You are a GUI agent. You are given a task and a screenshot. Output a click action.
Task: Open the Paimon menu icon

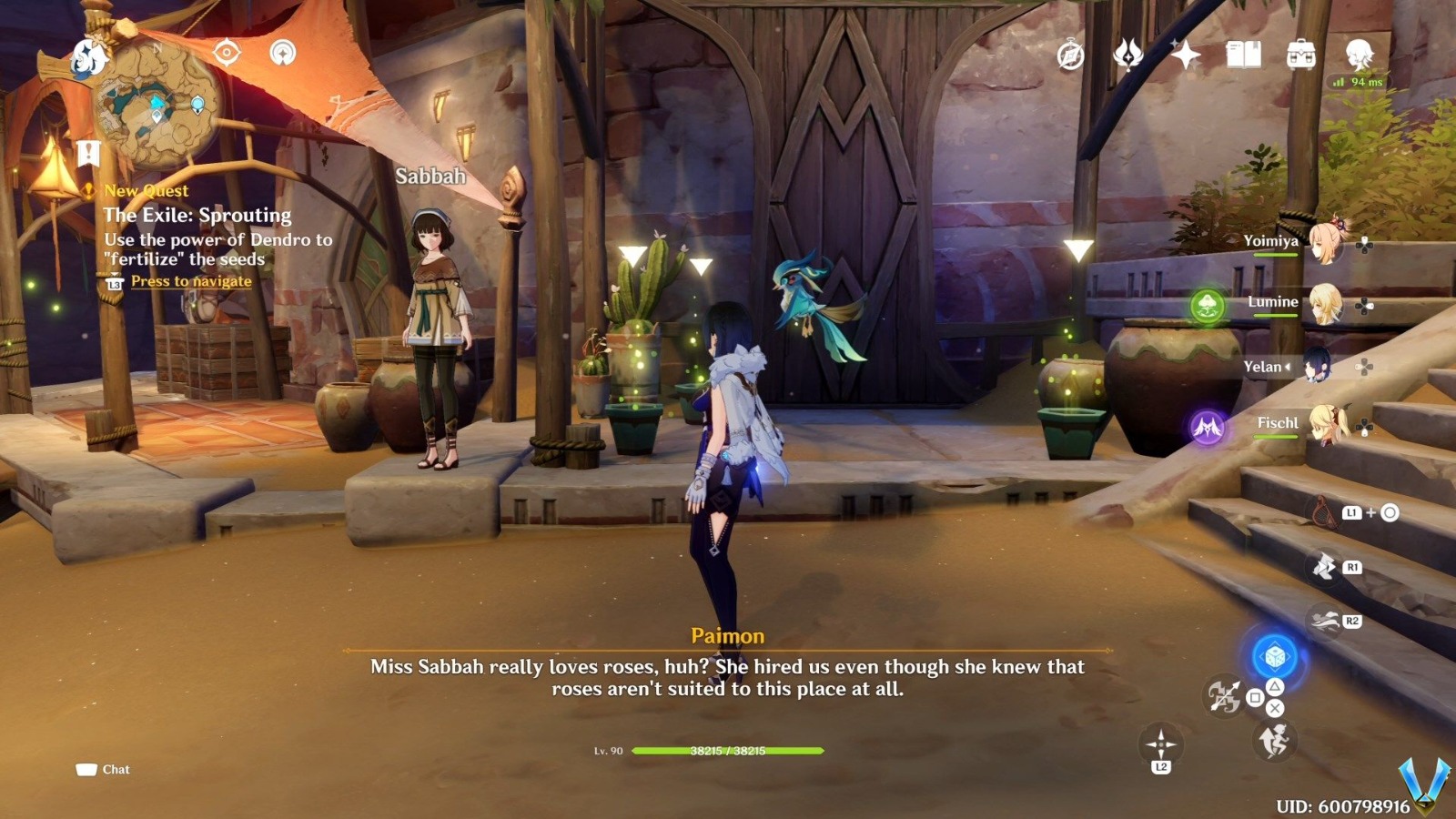[x=90, y=57]
